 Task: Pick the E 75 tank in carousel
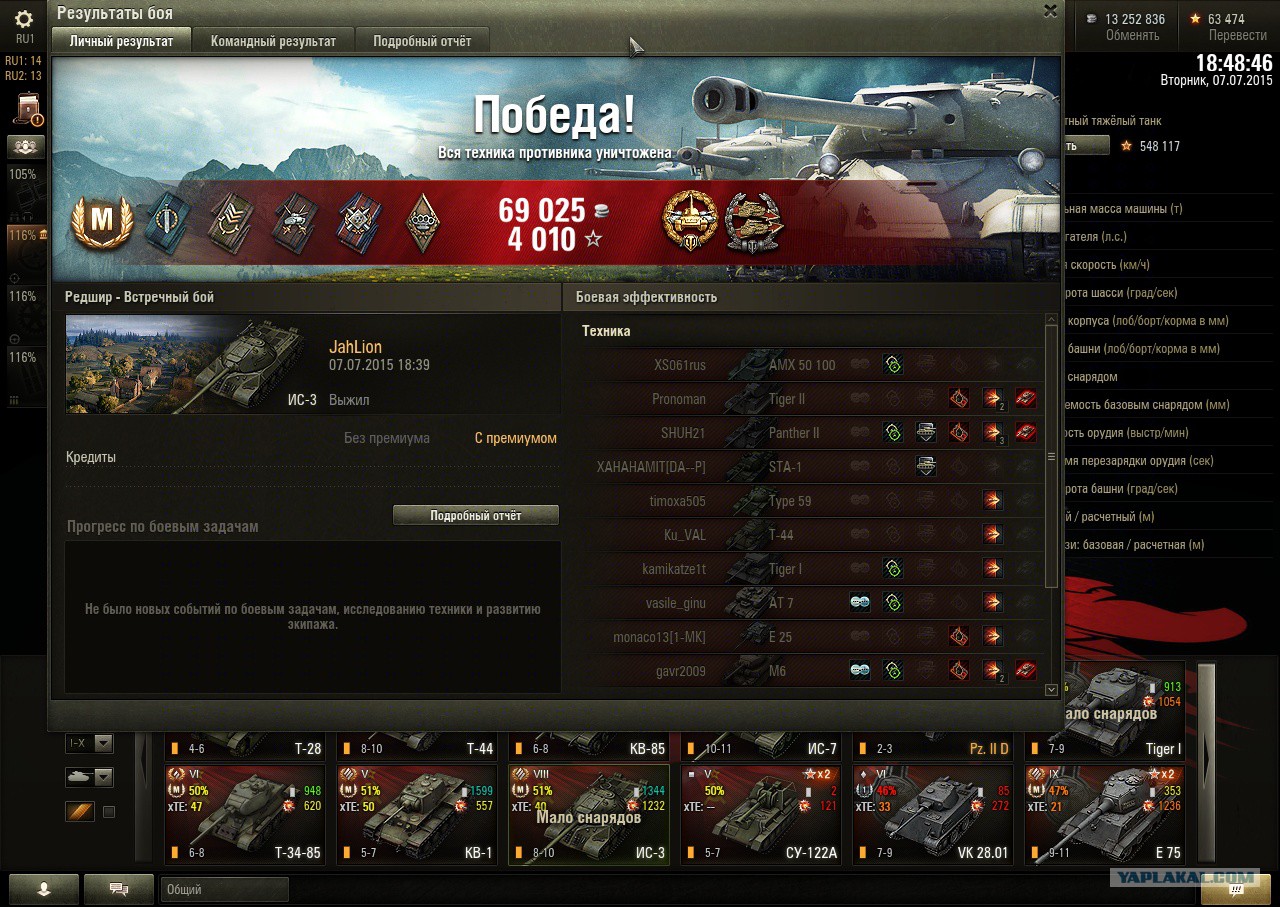click(1104, 814)
